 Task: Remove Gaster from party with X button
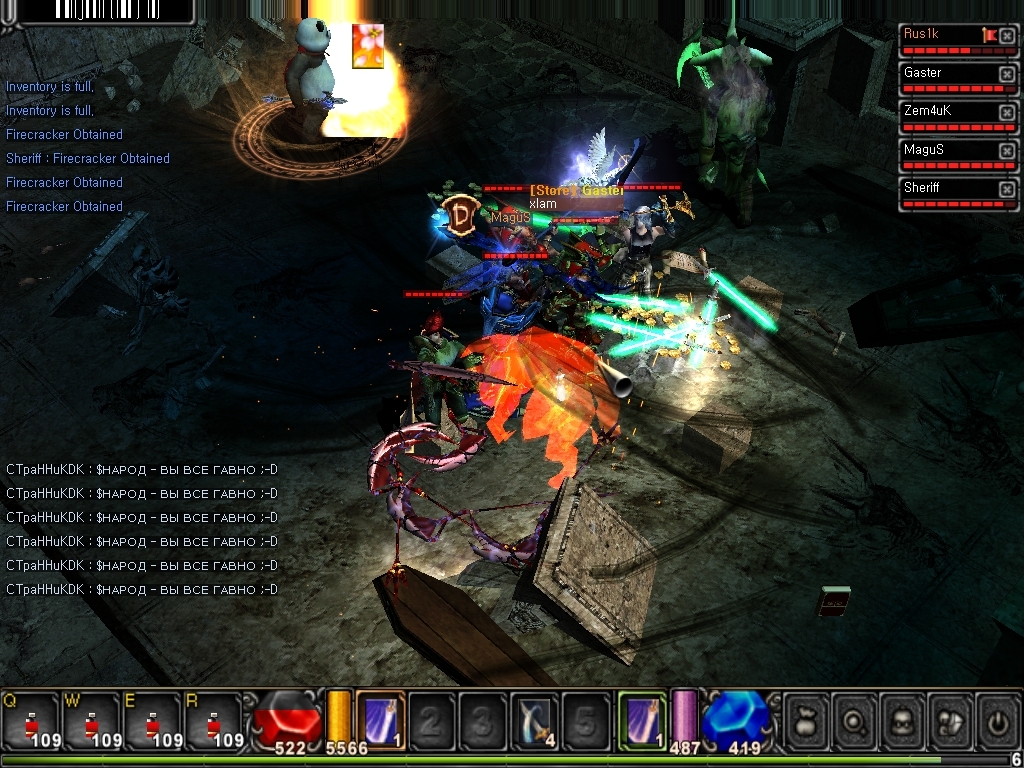coord(1006,74)
